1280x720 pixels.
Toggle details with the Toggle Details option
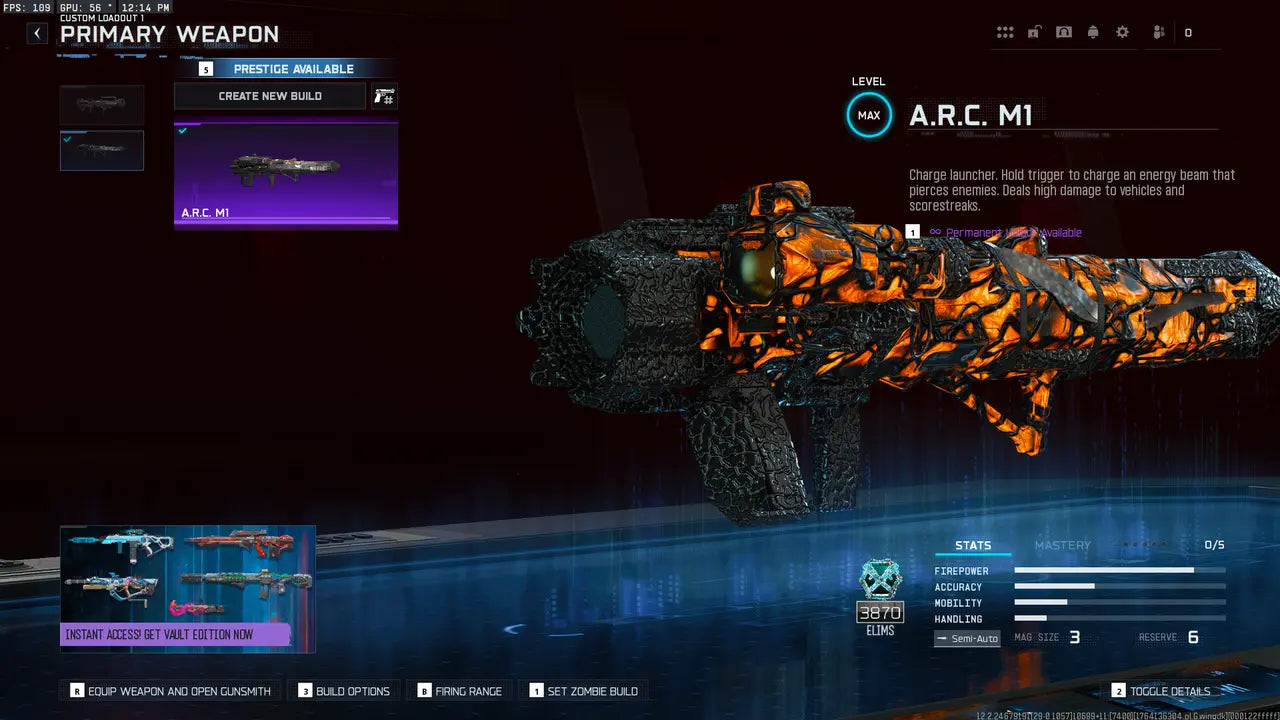click(1163, 690)
